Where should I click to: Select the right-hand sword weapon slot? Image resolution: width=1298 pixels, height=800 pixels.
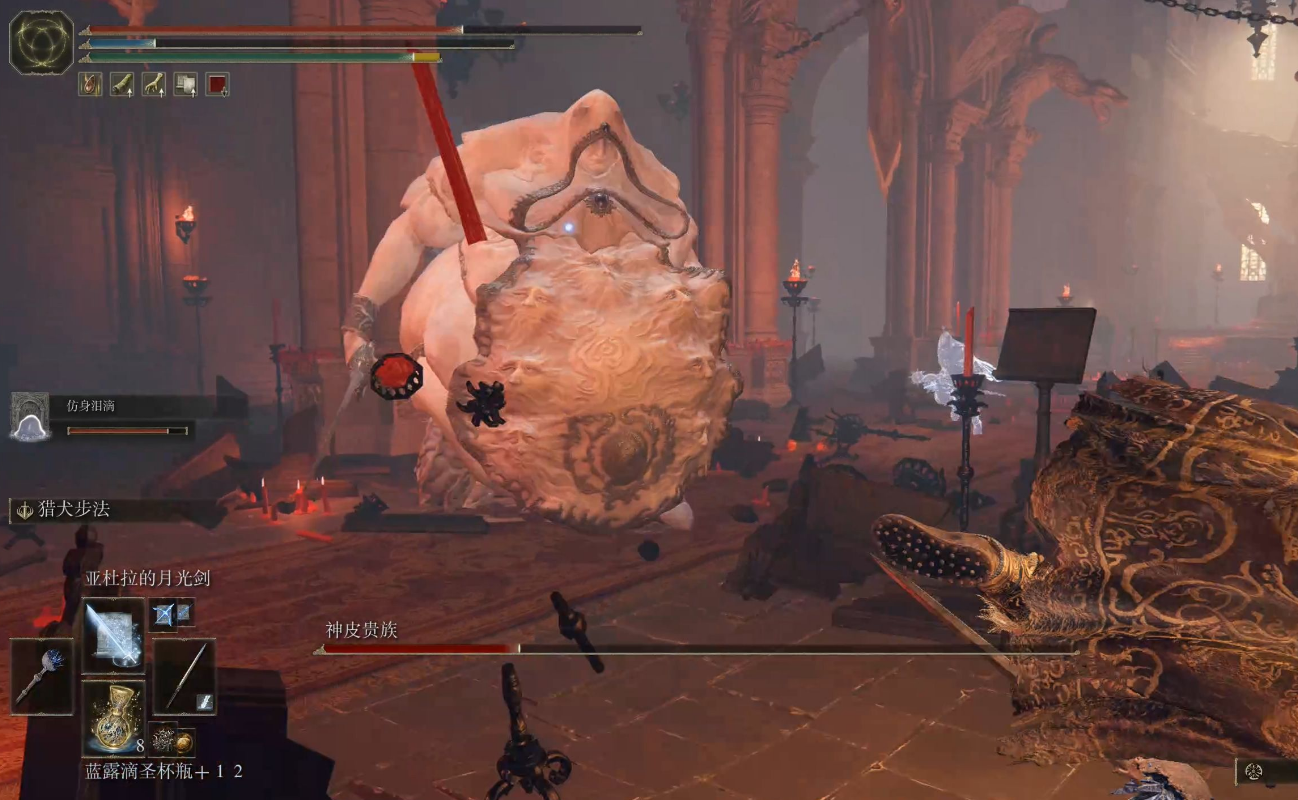click(x=184, y=676)
